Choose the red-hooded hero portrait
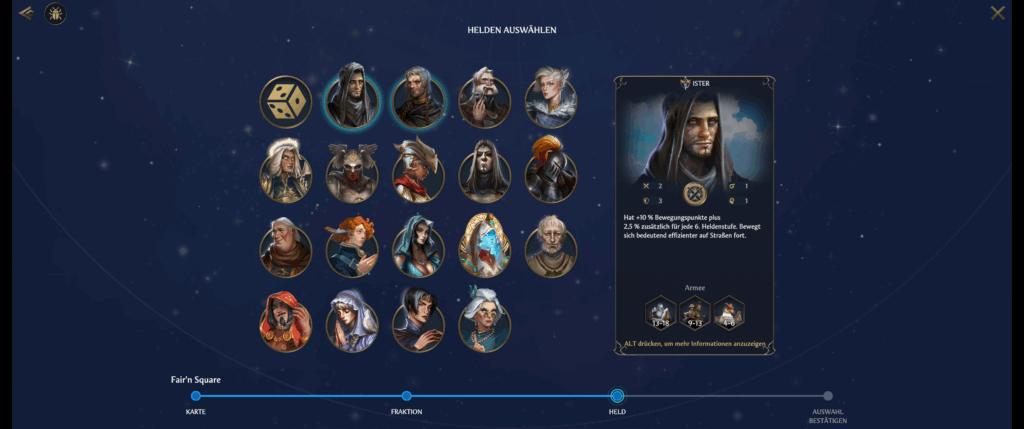The width and height of the screenshot is (1024, 429). point(286,319)
